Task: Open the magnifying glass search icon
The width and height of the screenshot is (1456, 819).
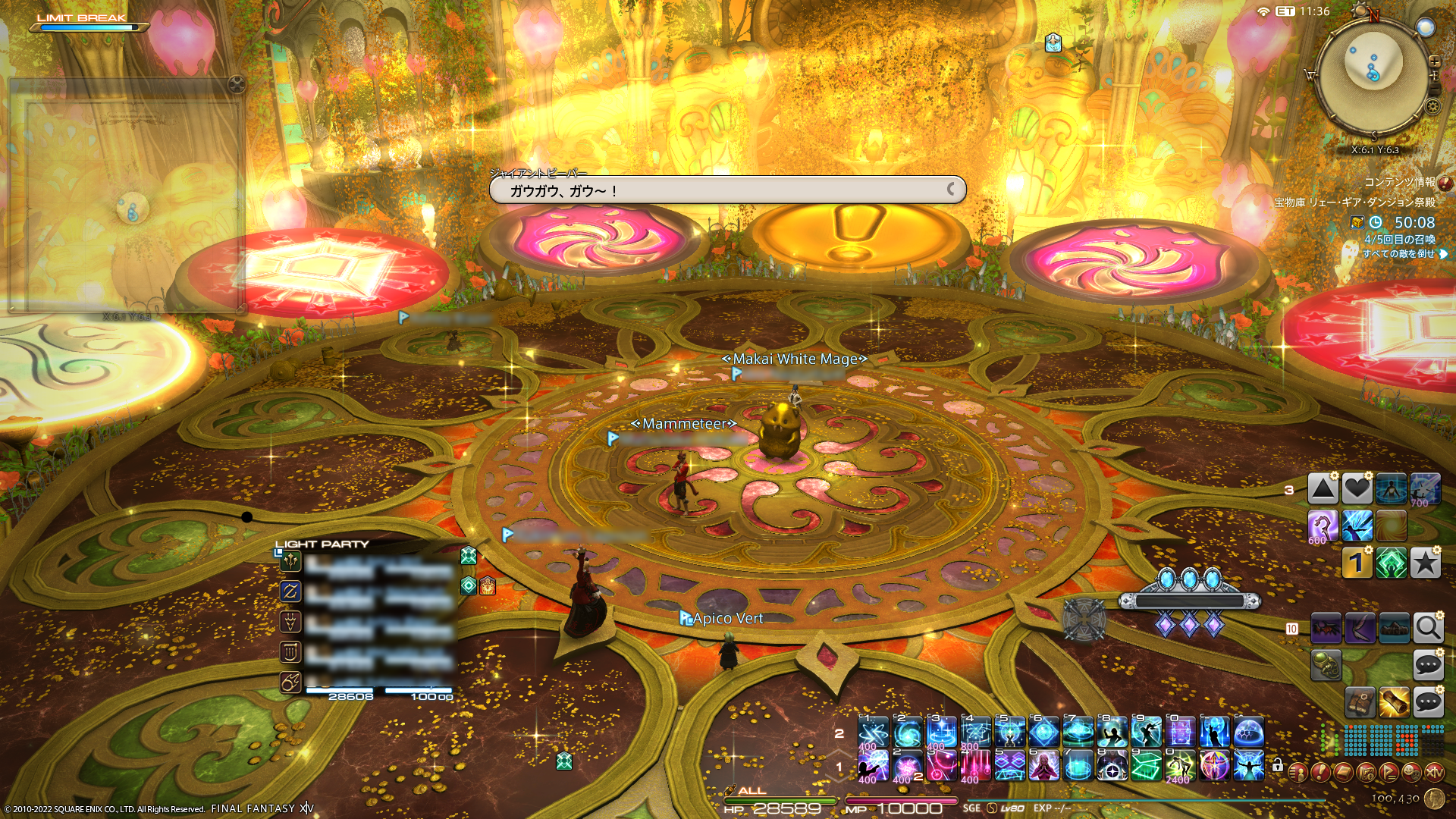Action: point(1428,628)
